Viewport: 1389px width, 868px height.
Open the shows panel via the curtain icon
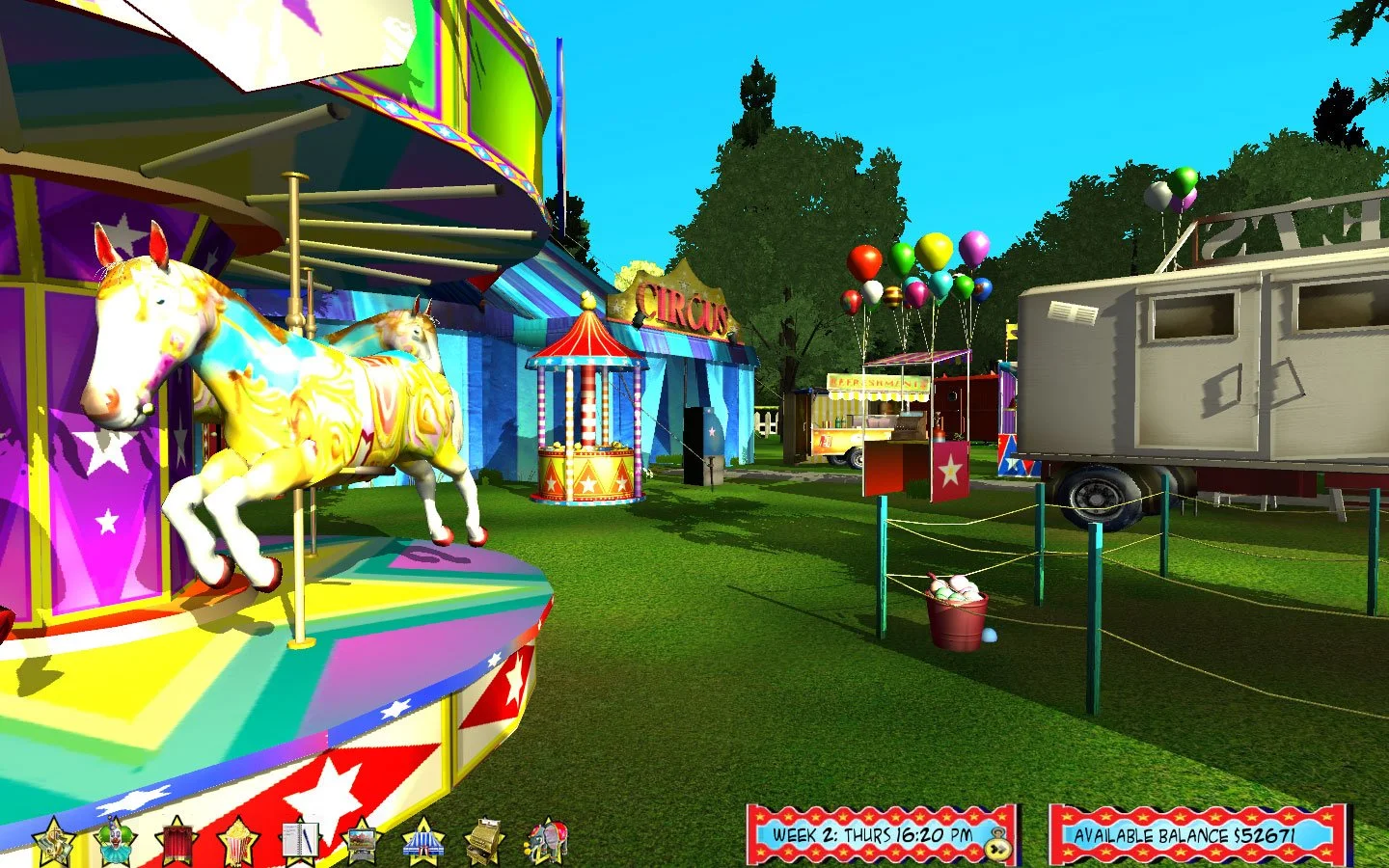[175, 839]
